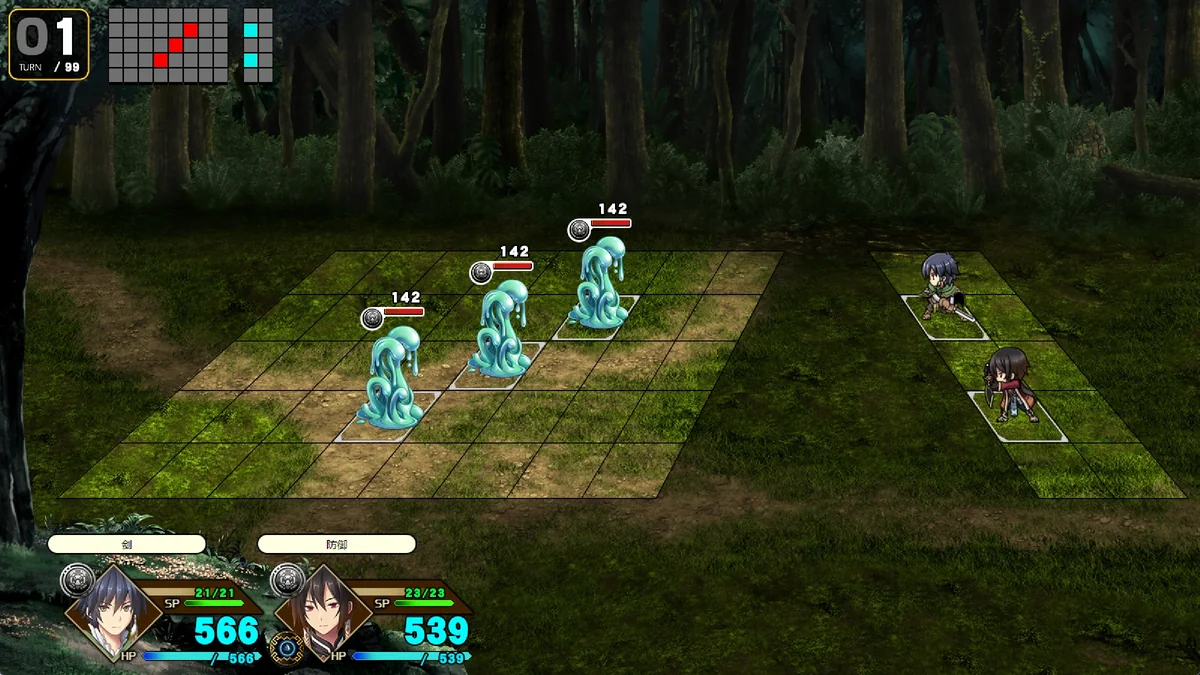Image resolution: width=1200 pixels, height=675 pixels.
Task: Click the round emblem beside the blue-haired hero
Action: pyautogui.click(x=78, y=580)
